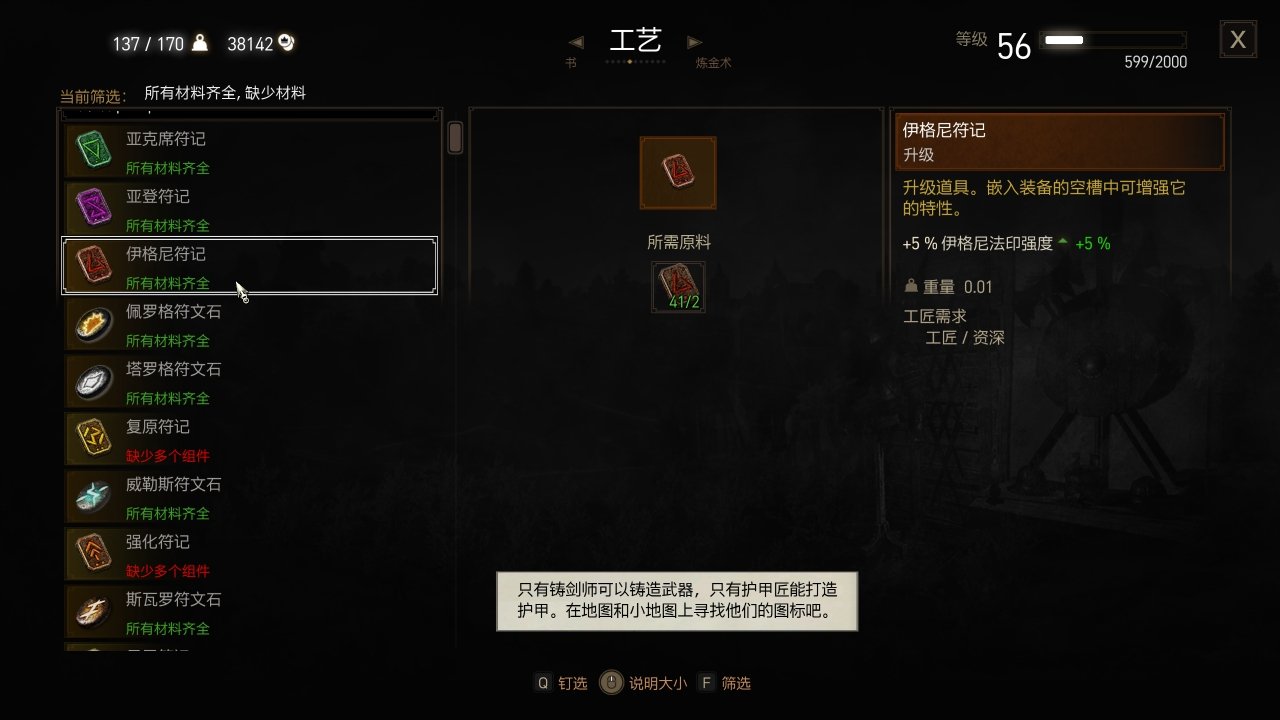This screenshot has height=720, width=1280.
Task: Select the 佩罗格符文文石 gold runestone icon
Action: point(91,323)
